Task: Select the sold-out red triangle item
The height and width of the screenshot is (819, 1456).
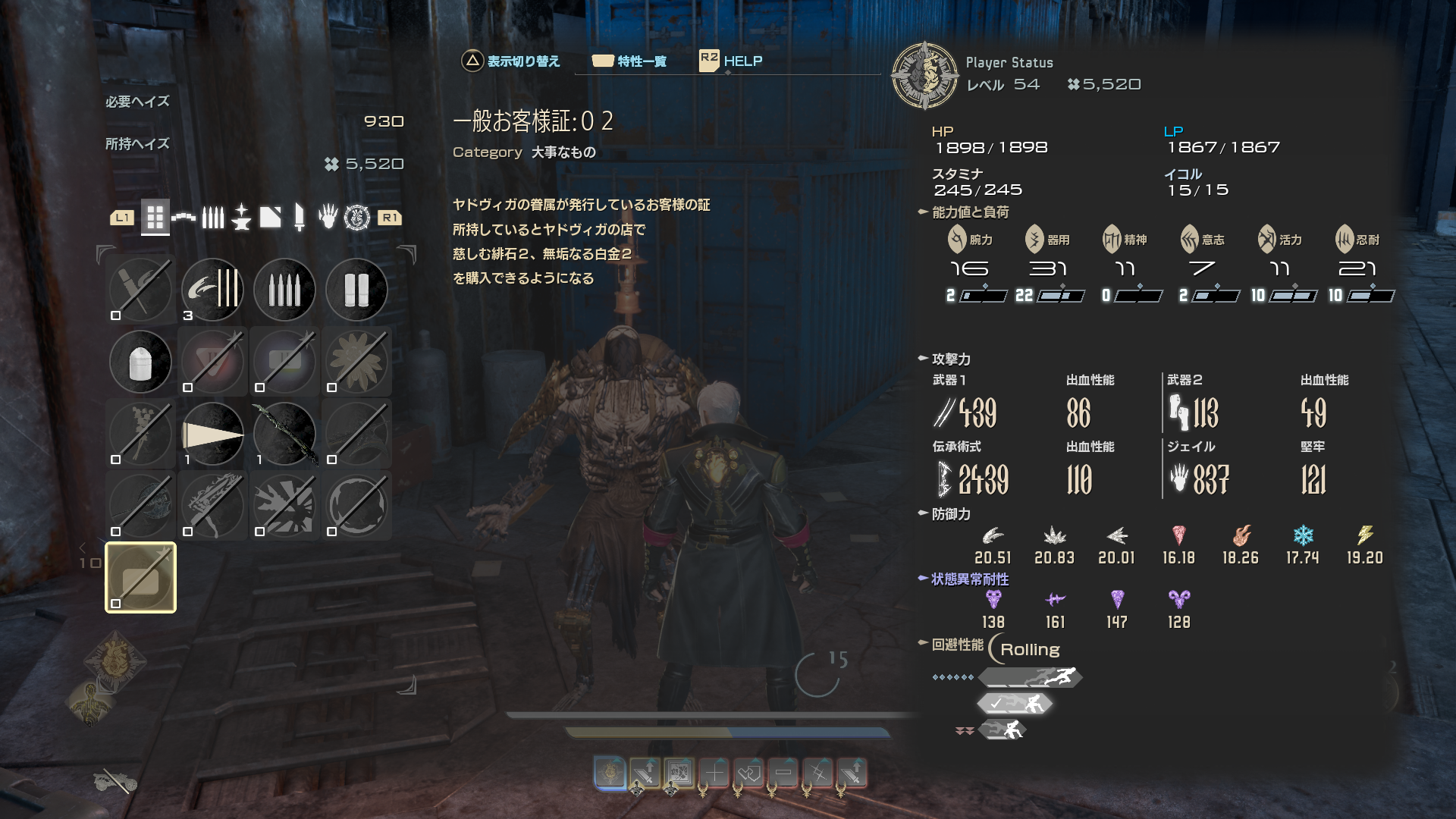Action: (x=212, y=362)
